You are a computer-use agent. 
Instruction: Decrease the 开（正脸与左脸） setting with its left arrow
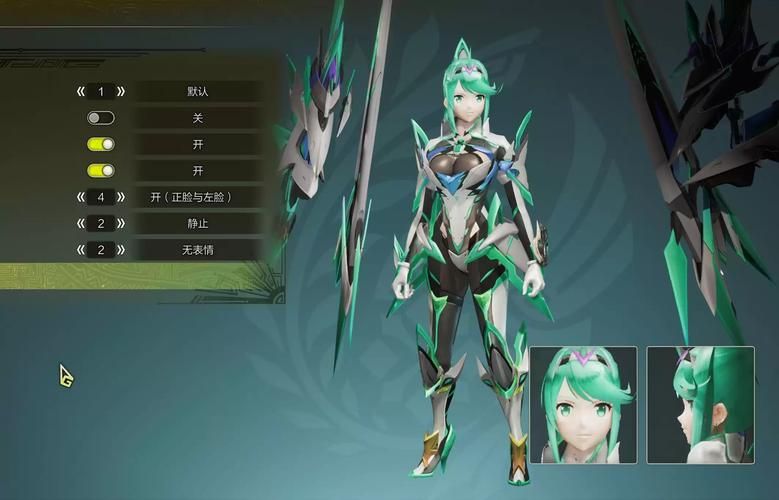(x=81, y=197)
